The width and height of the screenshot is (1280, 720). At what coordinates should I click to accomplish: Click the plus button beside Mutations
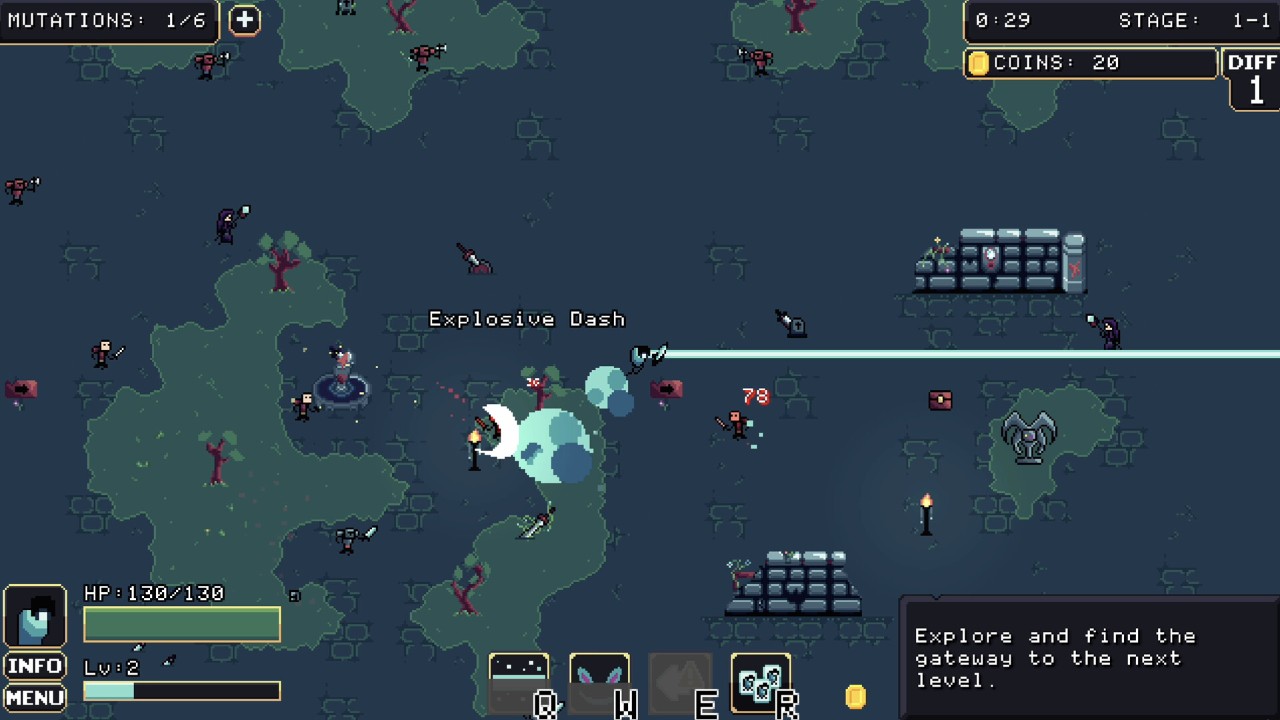coord(244,20)
